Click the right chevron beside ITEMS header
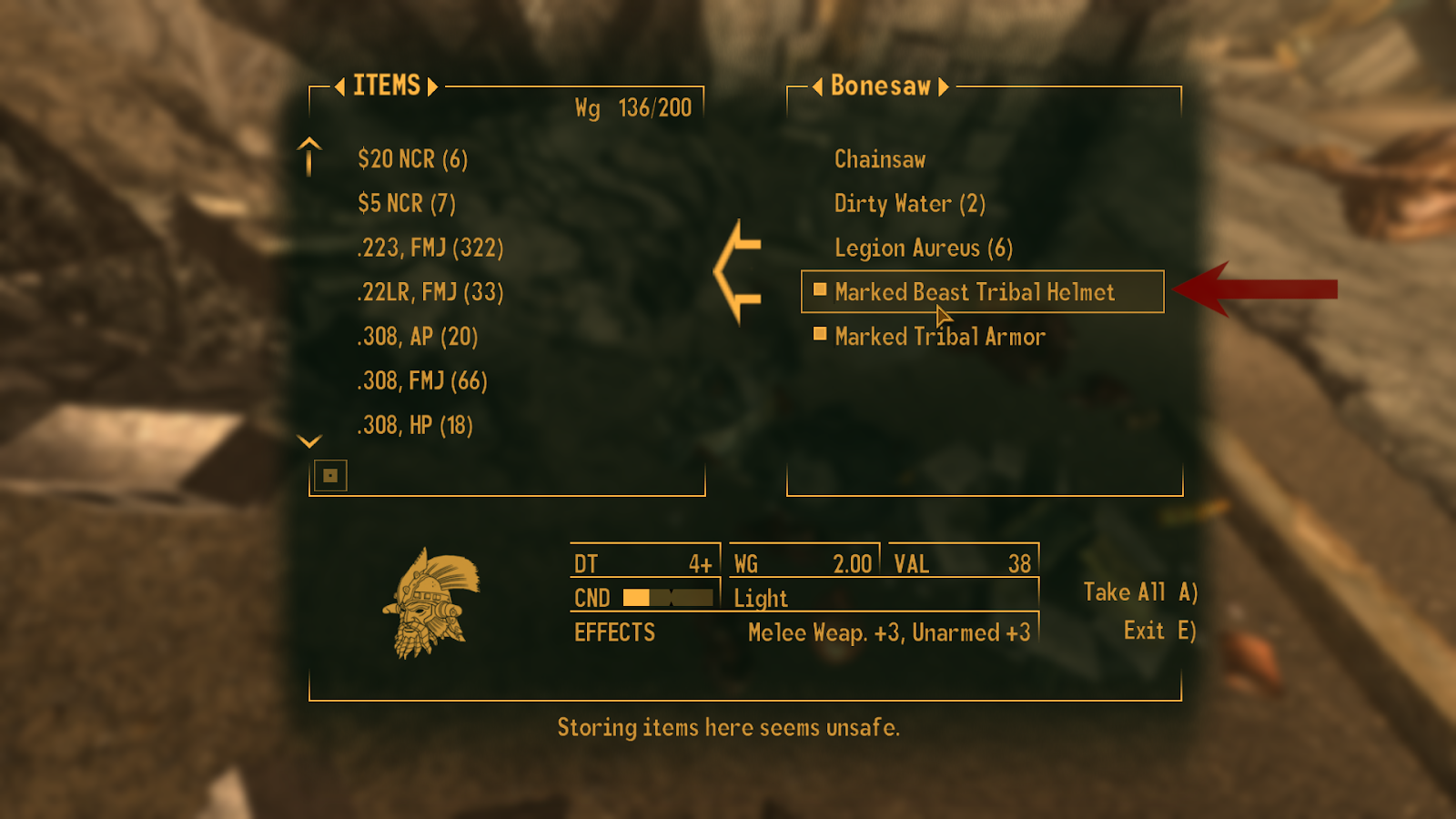Screen dimensions: 1456x819 (x=432, y=87)
